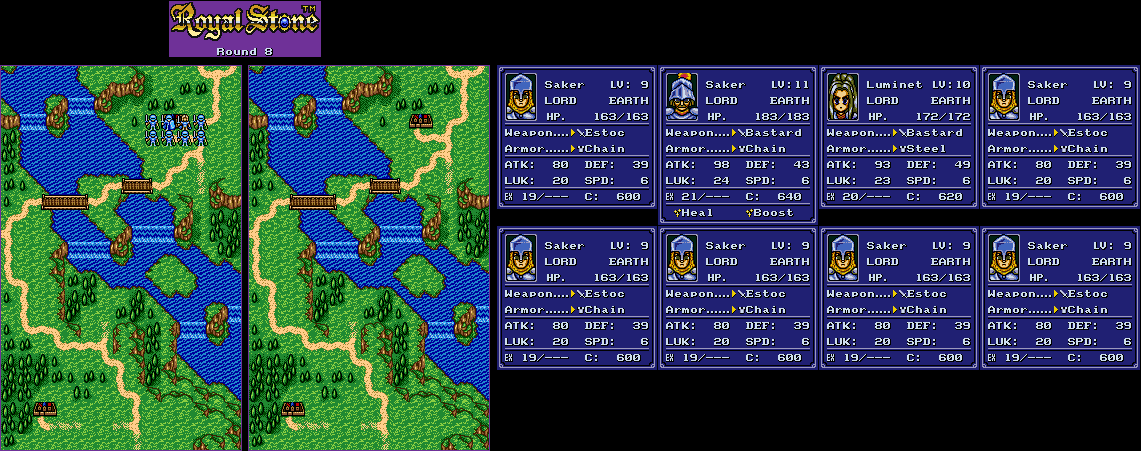This screenshot has height=451, width=1141.
Task: Click Luminet's character portrait
Action: click(x=842, y=97)
